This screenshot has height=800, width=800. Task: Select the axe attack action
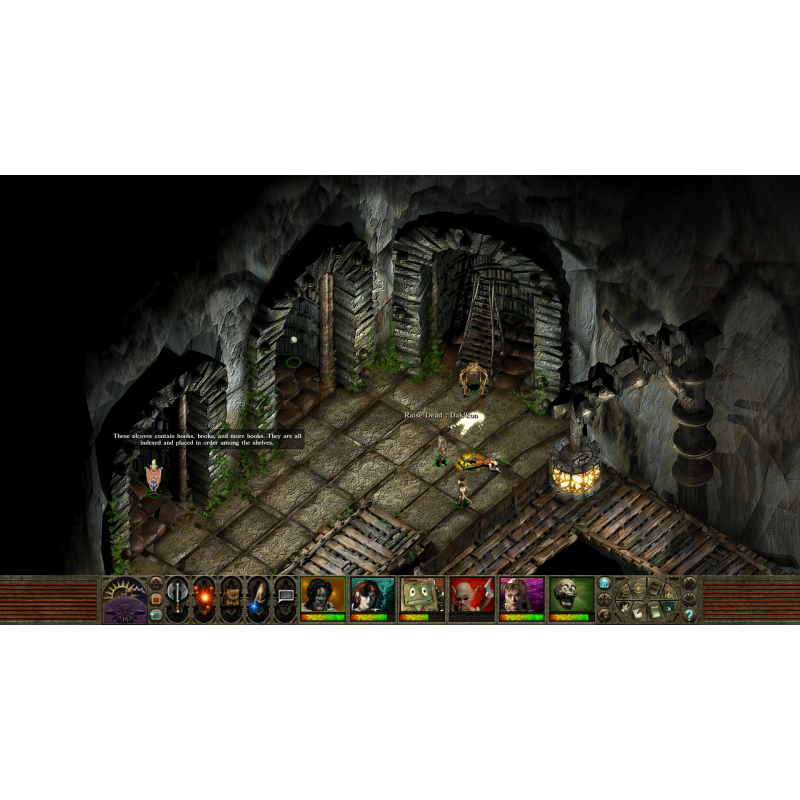click(177, 599)
